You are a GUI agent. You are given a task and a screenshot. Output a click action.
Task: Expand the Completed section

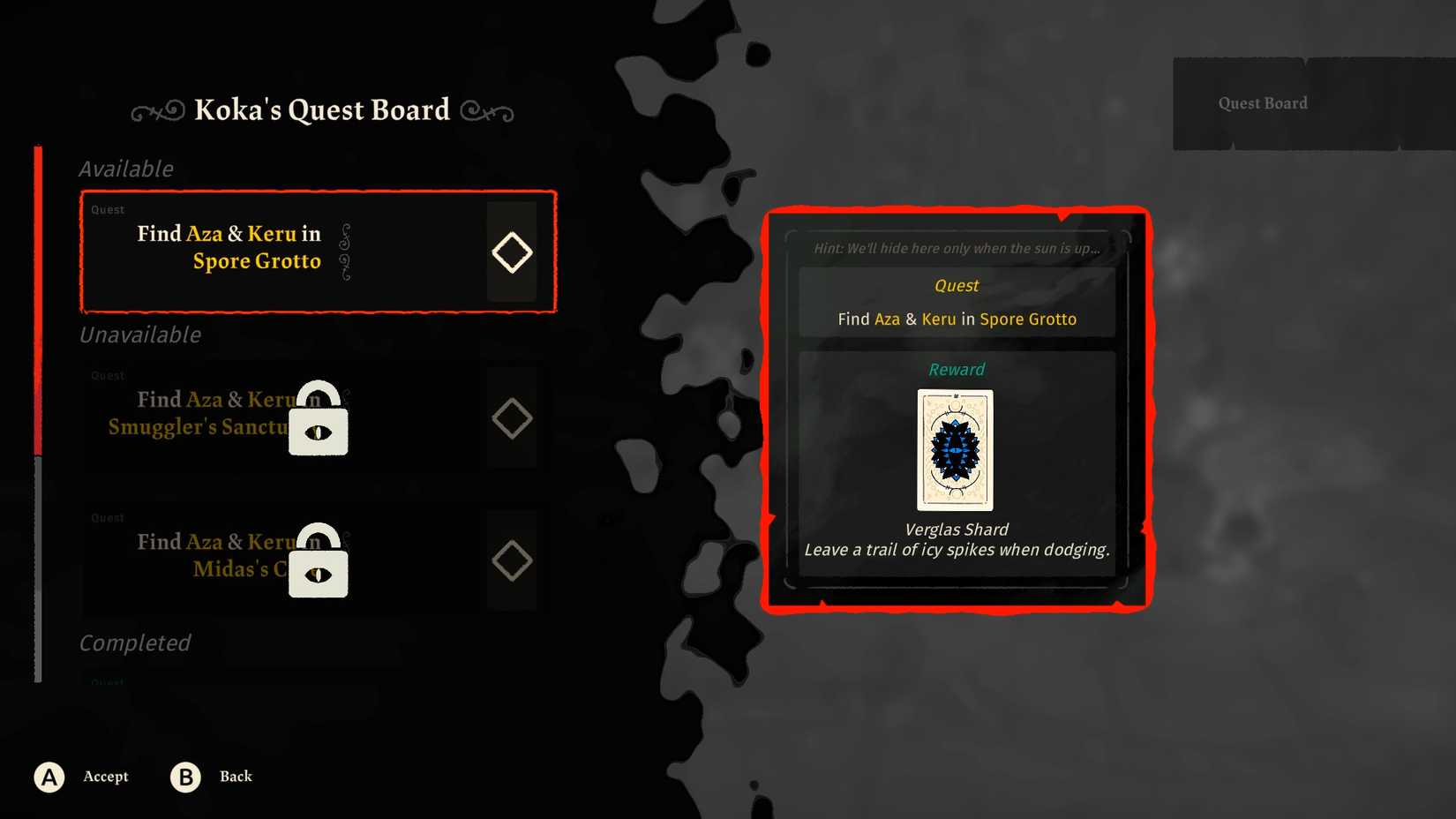(x=134, y=643)
